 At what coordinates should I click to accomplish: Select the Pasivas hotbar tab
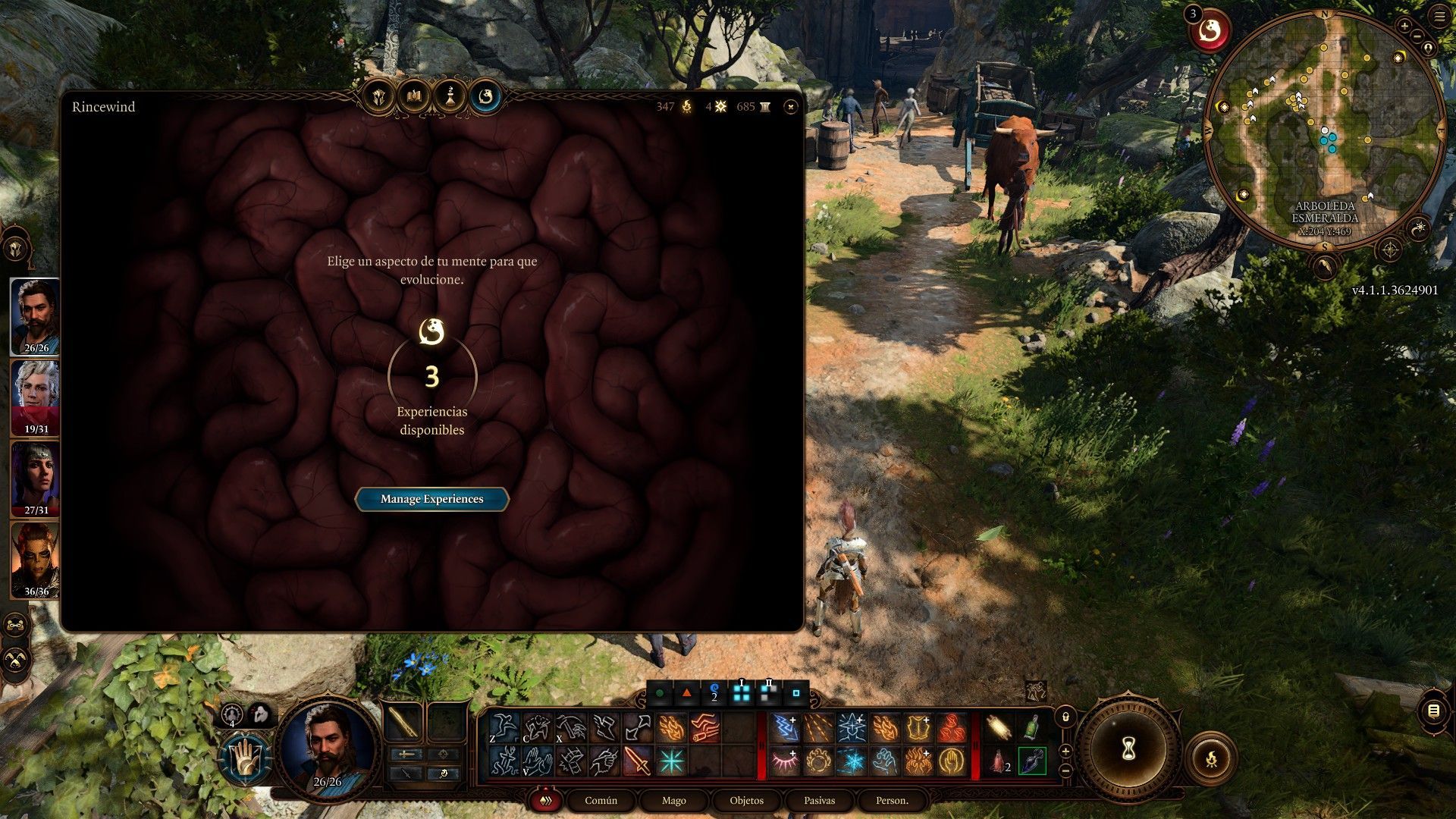click(x=819, y=801)
